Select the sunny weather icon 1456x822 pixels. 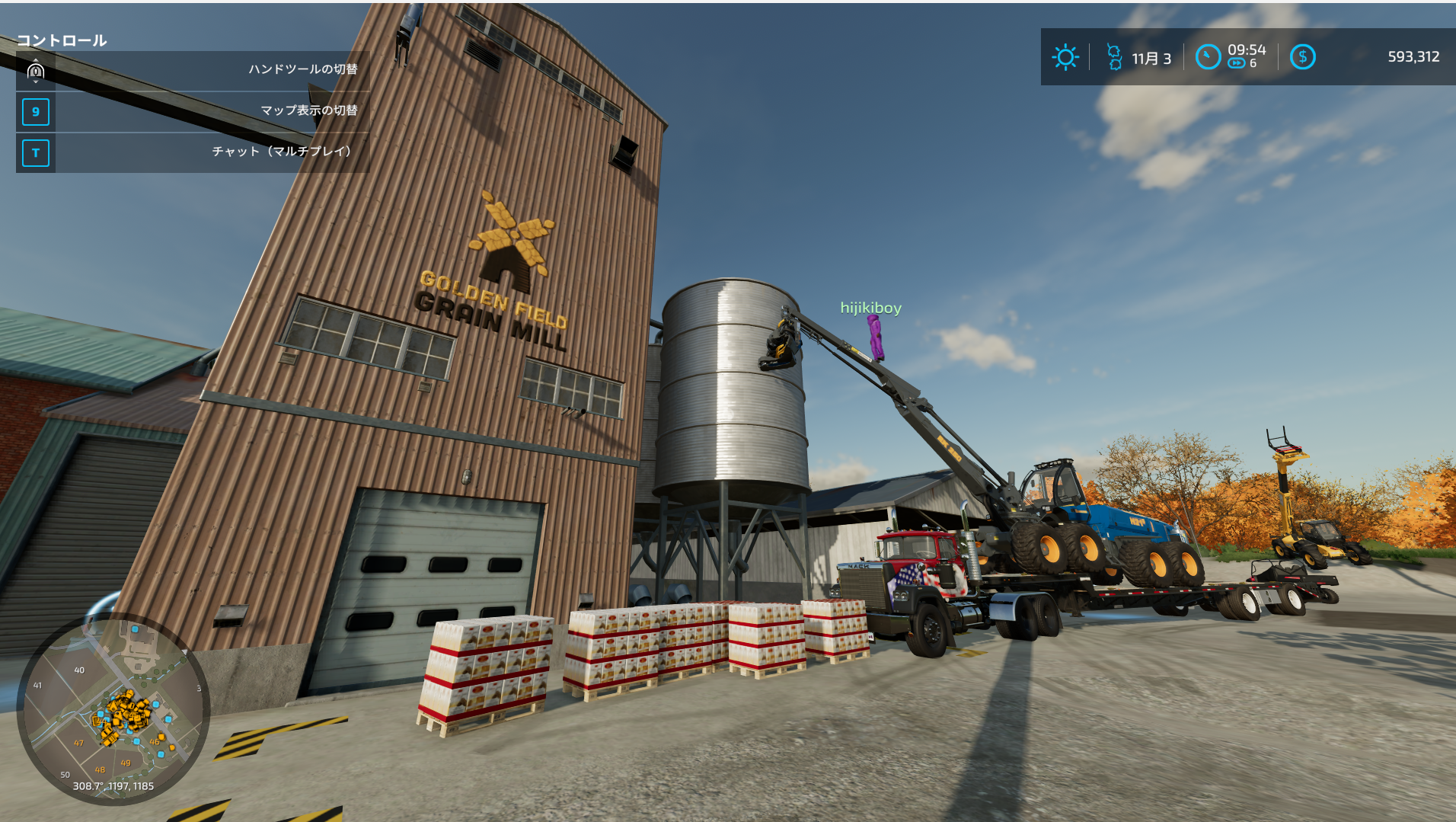[x=1065, y=57]
